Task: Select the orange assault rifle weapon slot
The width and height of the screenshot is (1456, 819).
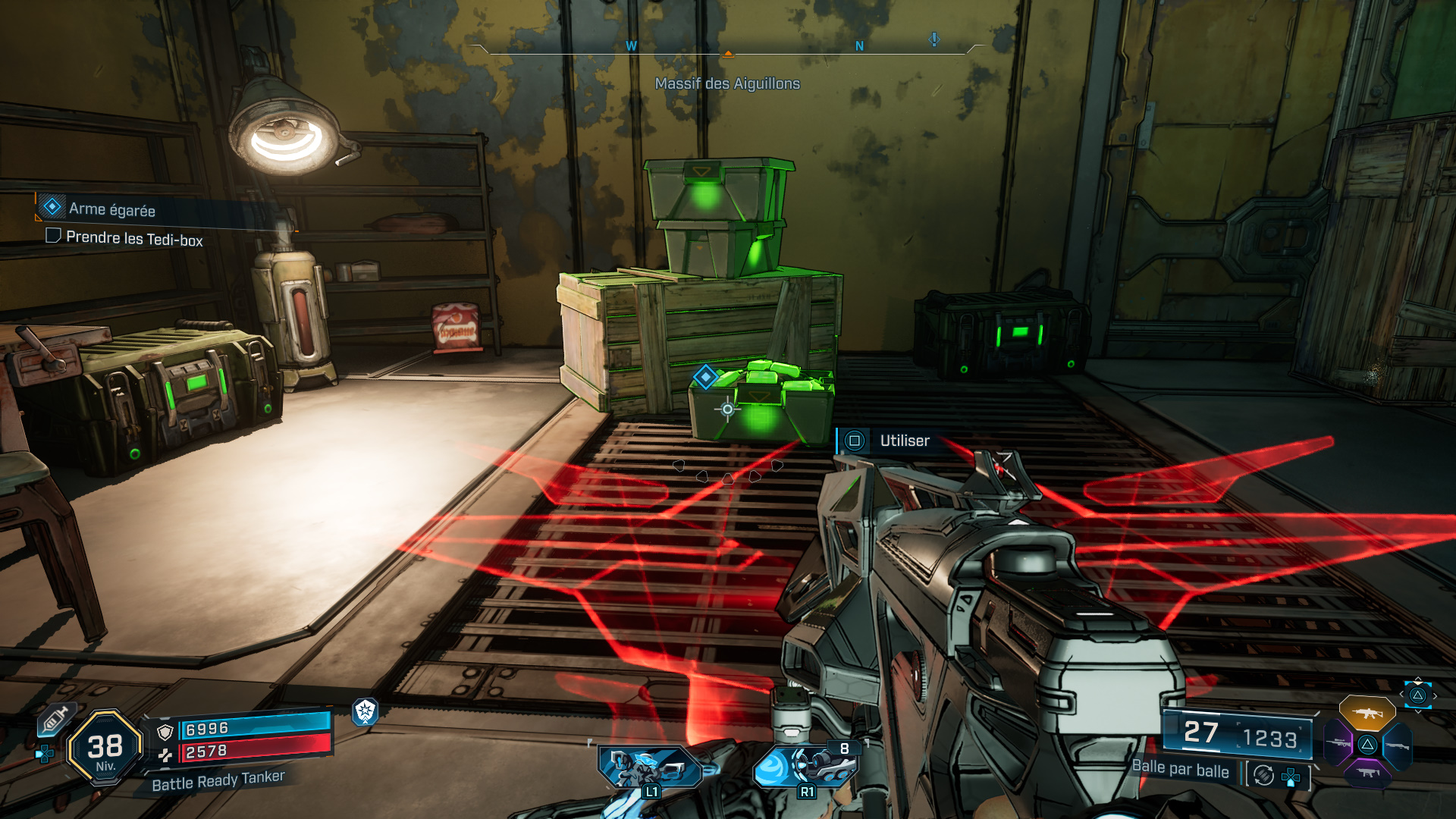Action: [x=1367, y=714]
